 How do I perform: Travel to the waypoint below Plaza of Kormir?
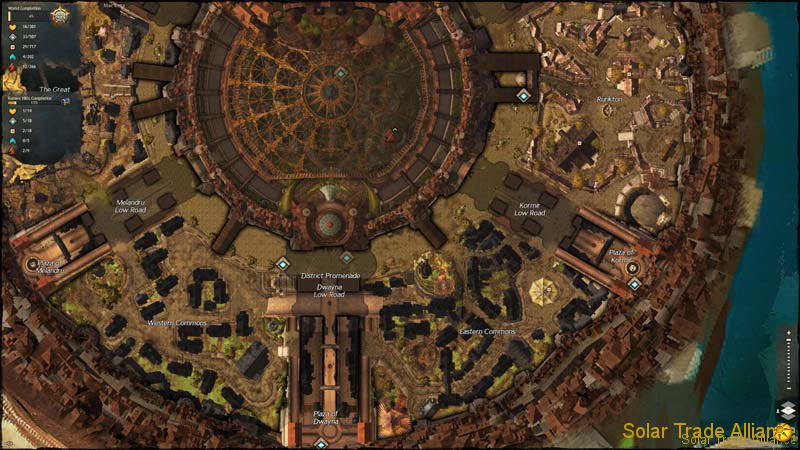[x=634, y=285]
